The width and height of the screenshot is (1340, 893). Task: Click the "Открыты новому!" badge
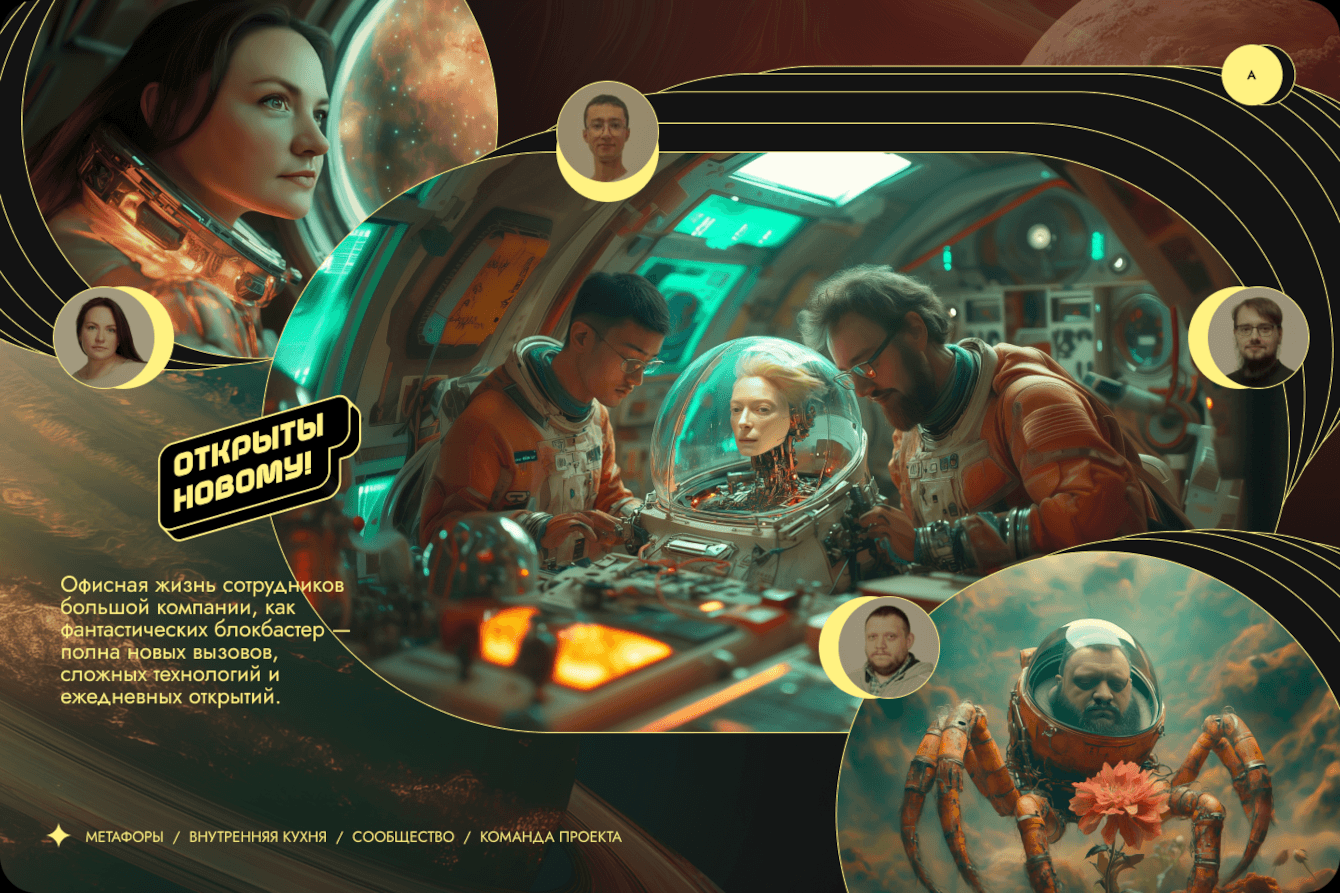click(258, 464)
